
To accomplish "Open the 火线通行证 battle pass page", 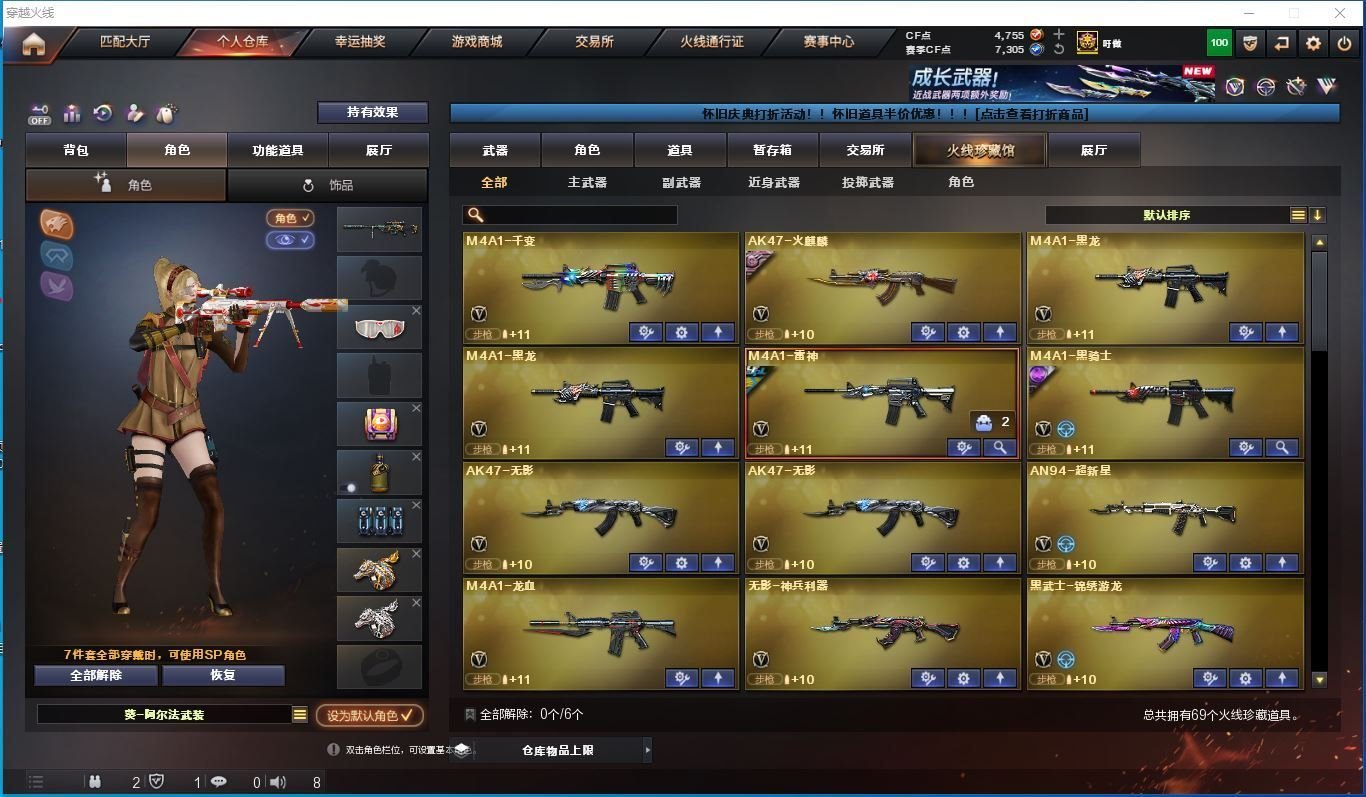I will click(712, 42).
